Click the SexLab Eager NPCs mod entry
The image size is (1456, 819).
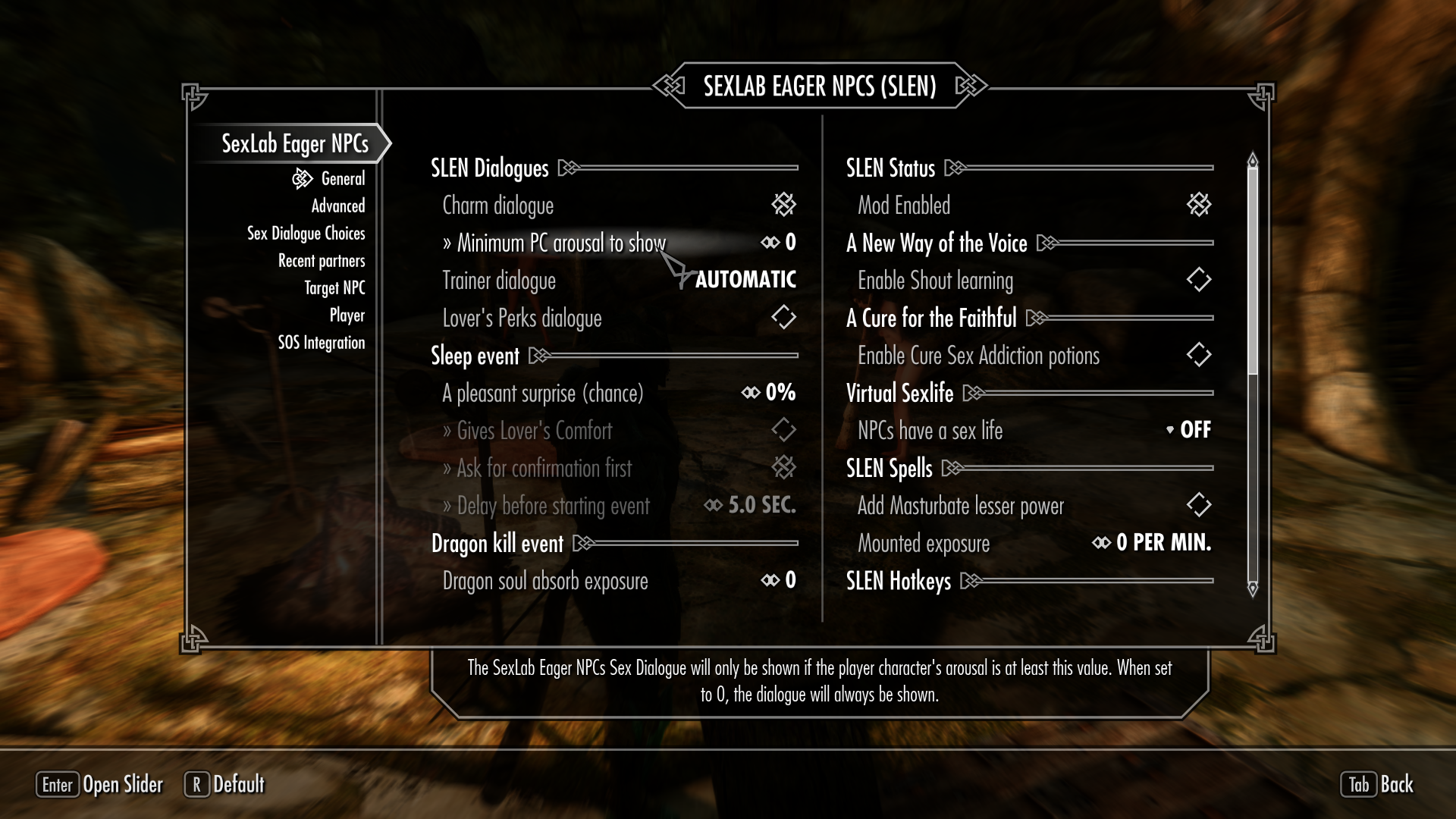[x=294, y=143]
